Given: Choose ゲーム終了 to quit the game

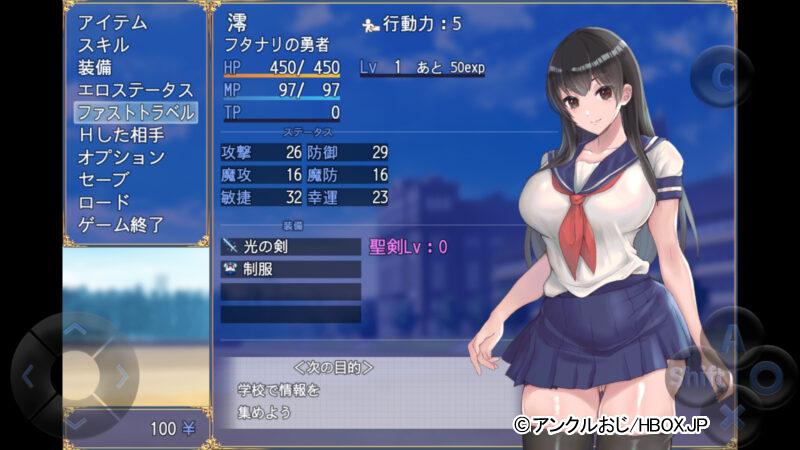Looking at the screenshot, I should click(120, 225).
